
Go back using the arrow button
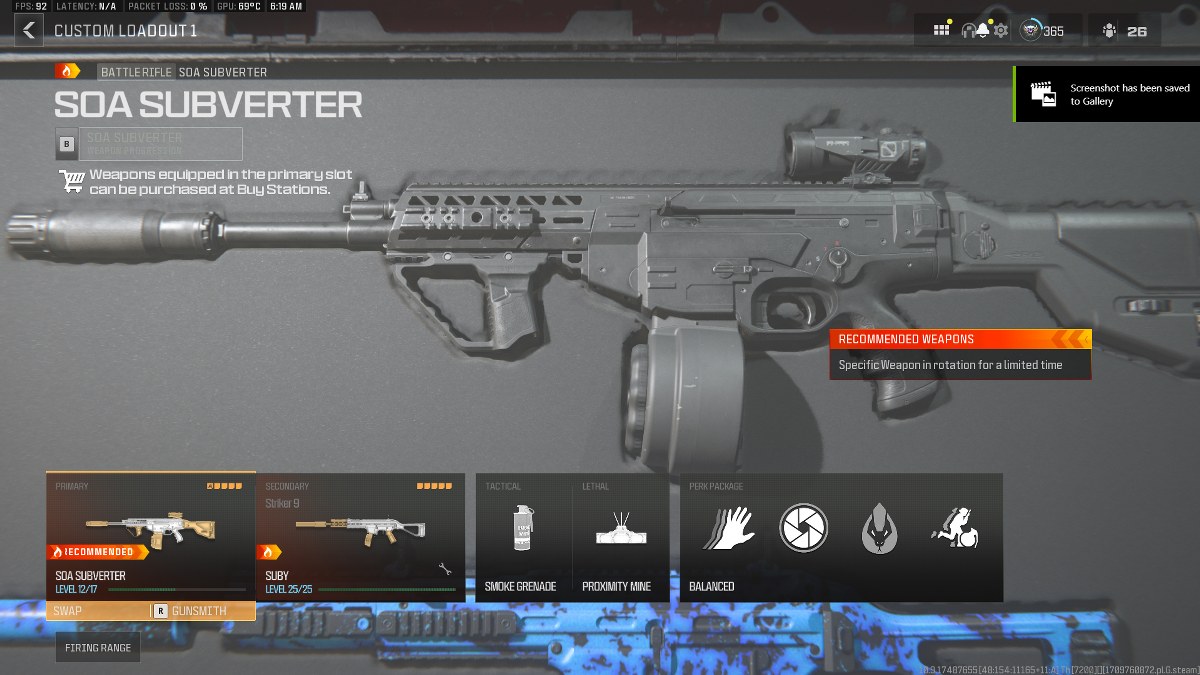(29, 30)
